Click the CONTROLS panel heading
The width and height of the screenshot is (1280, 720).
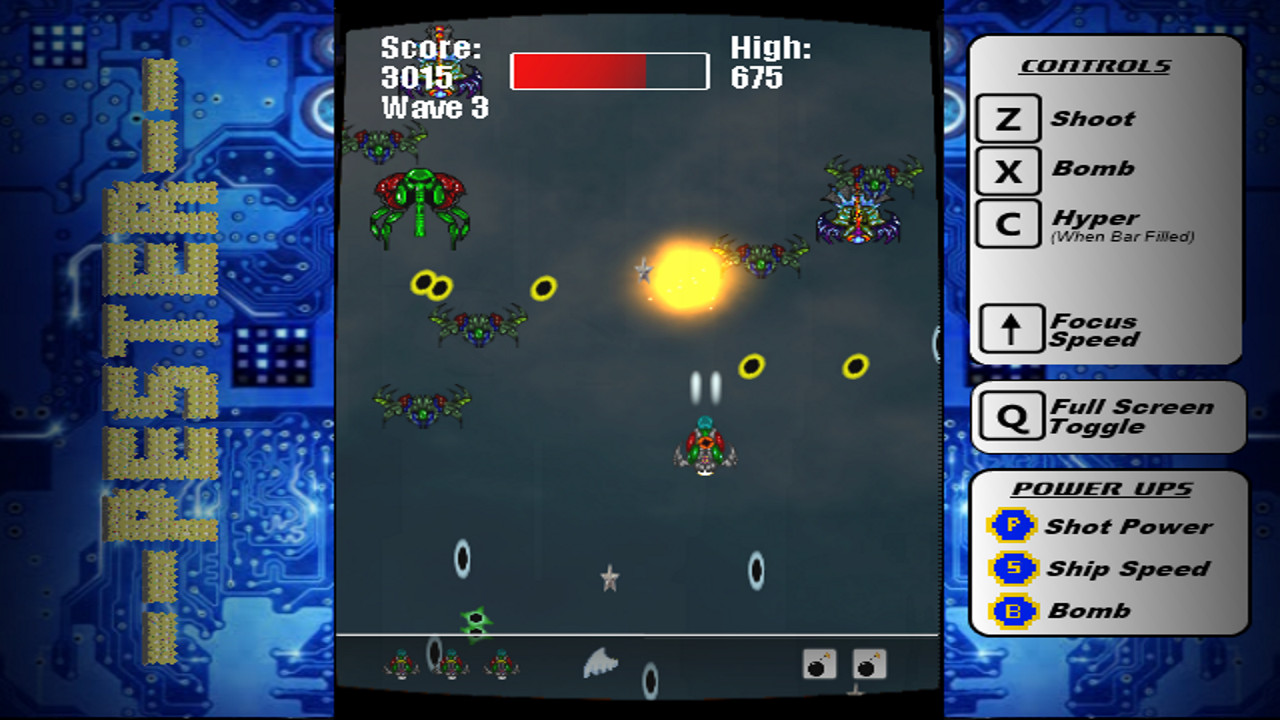[x=1094, y=65]
